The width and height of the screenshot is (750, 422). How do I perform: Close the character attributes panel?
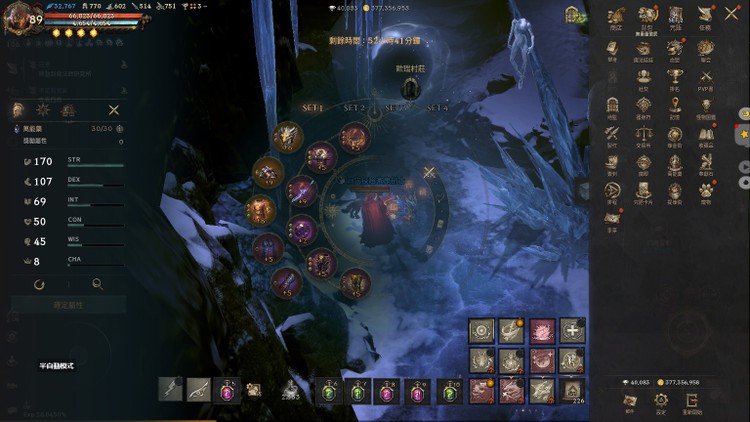click(x=114, y=110)
